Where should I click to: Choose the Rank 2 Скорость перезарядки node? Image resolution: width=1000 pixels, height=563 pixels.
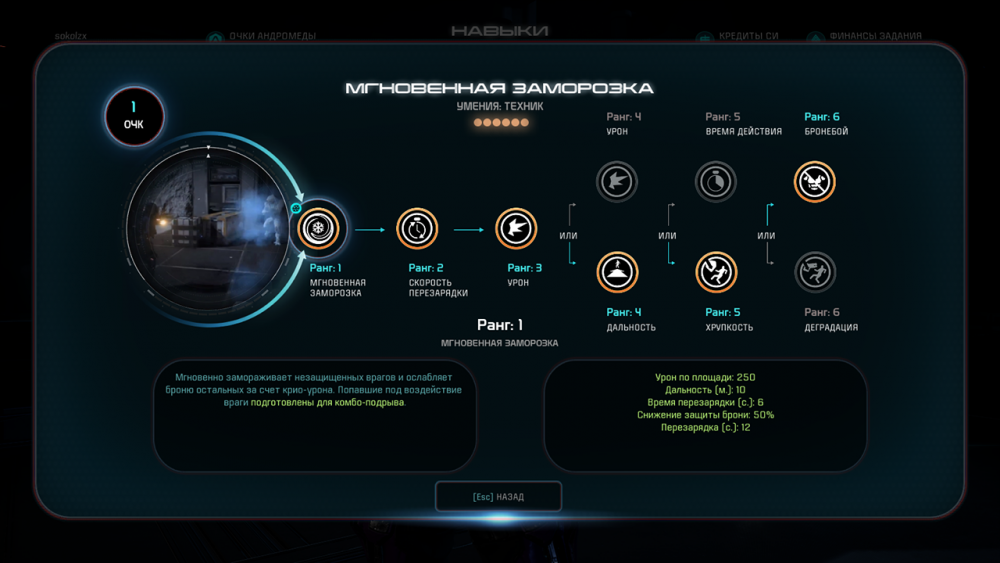417,229
